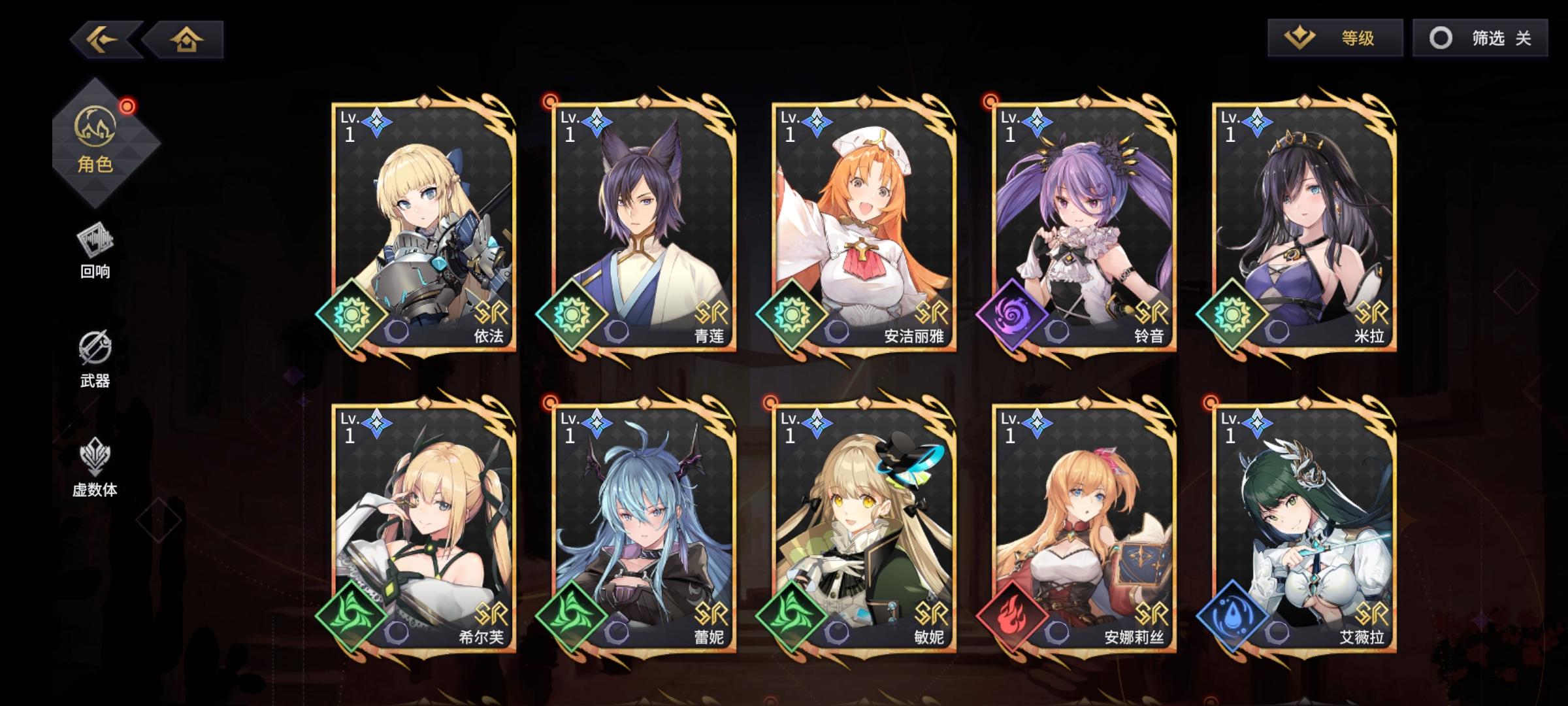
Task: Select the 虚数体 sidebar icon
Action: (97, 472)
